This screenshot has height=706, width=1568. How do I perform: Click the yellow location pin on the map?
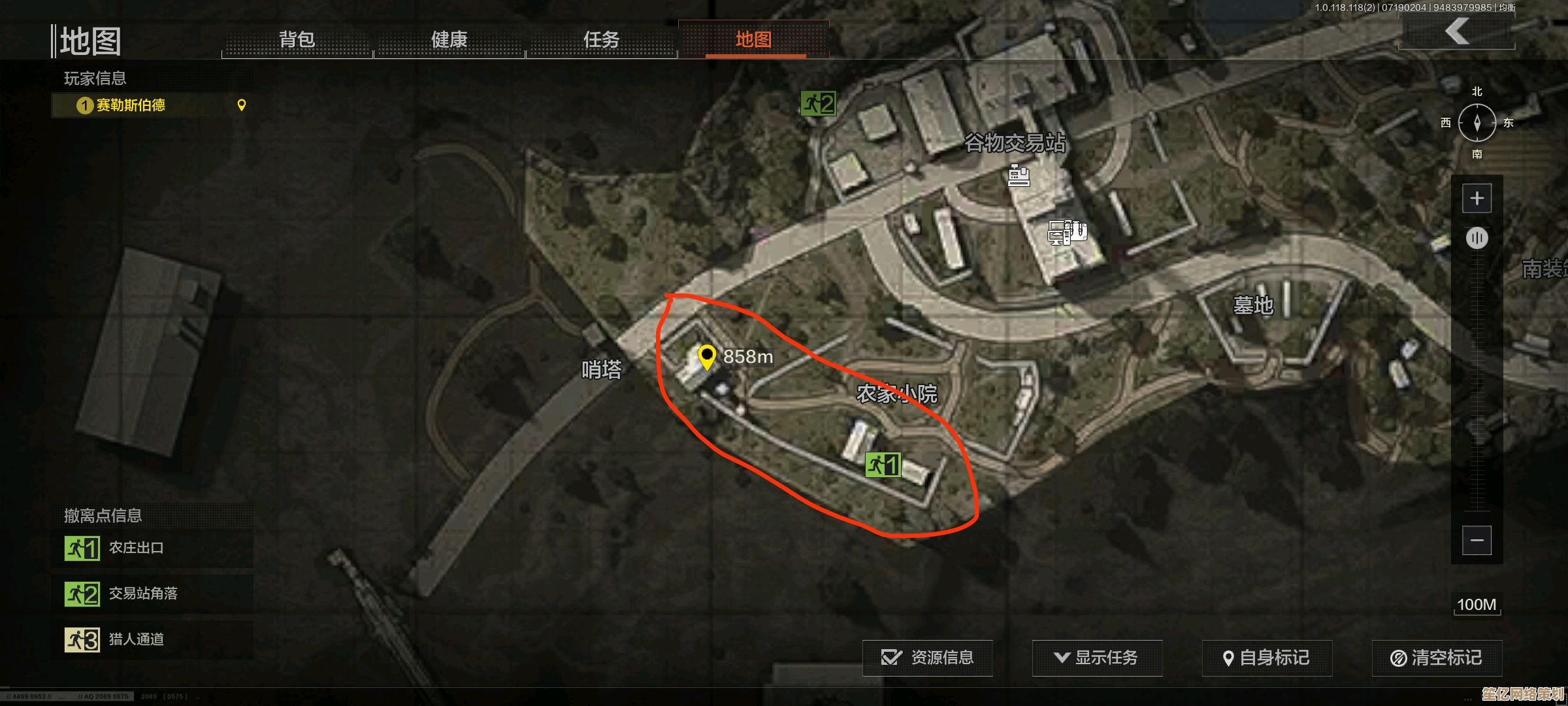point(706,356)
